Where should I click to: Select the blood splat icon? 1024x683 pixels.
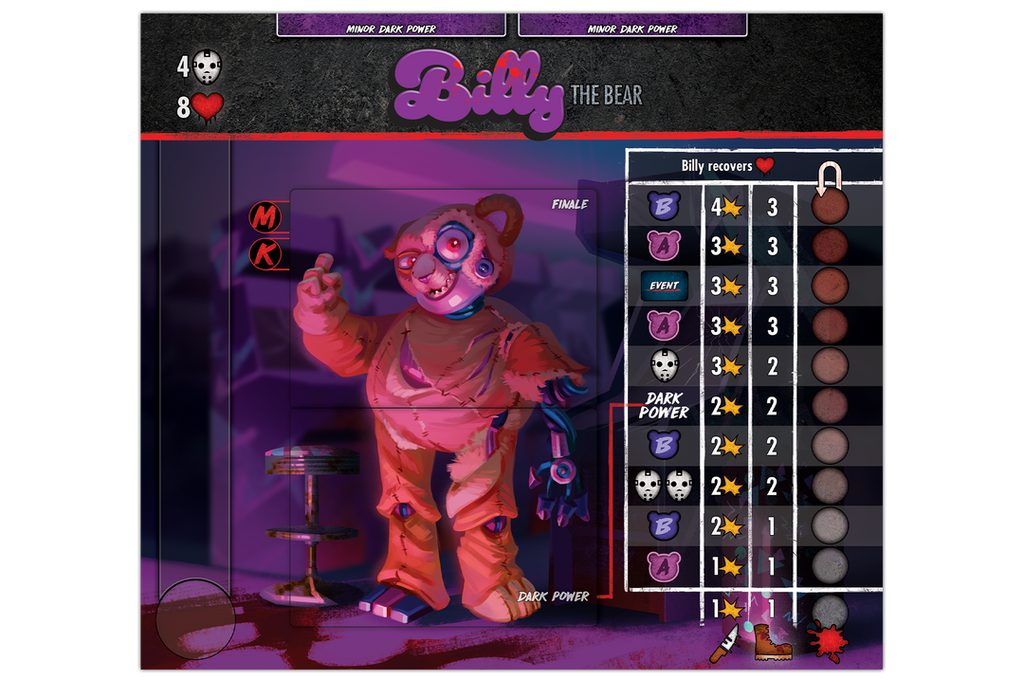click(x=828, y=640)
